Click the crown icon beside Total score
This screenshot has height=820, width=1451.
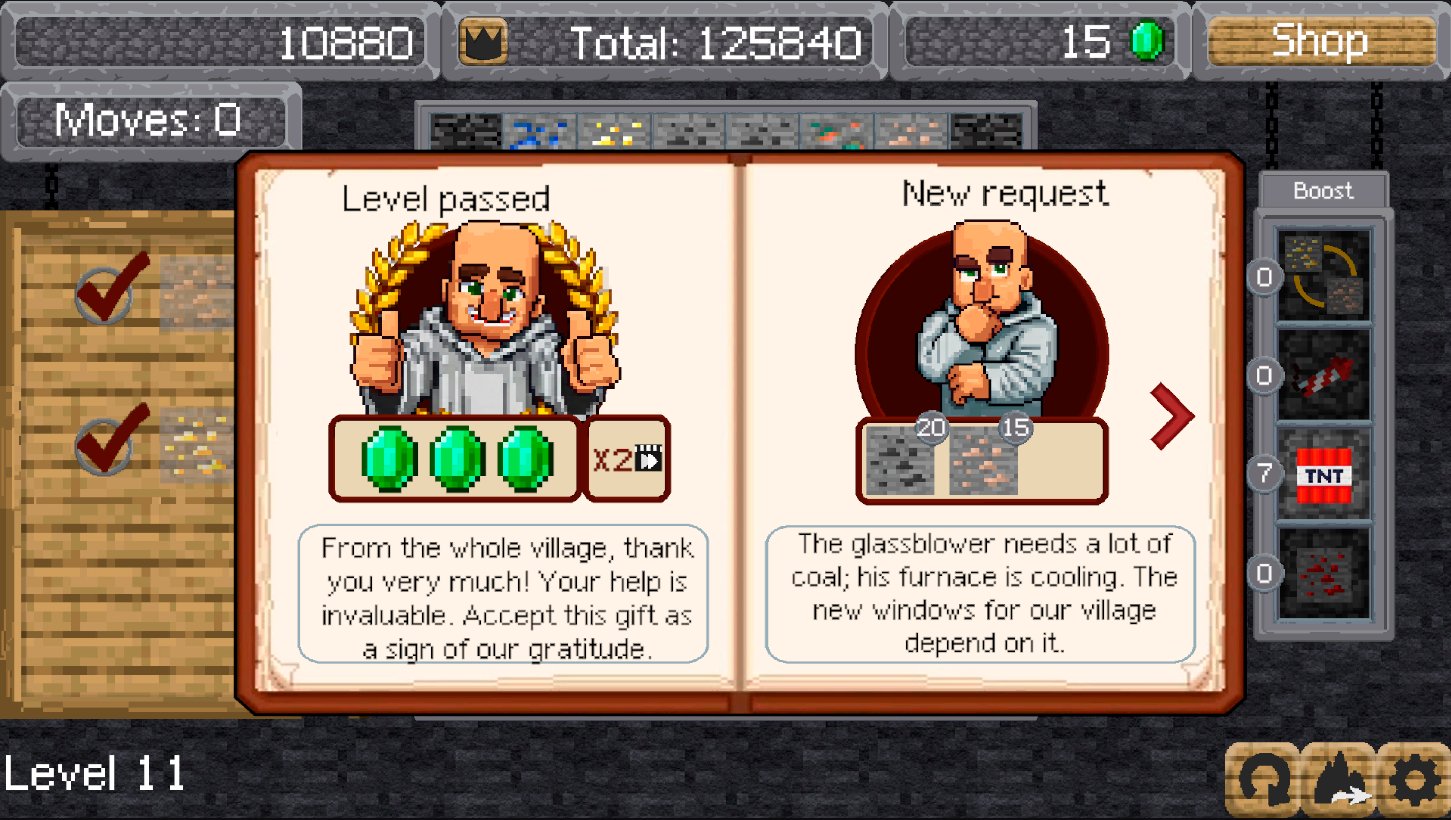coord(483,42)
